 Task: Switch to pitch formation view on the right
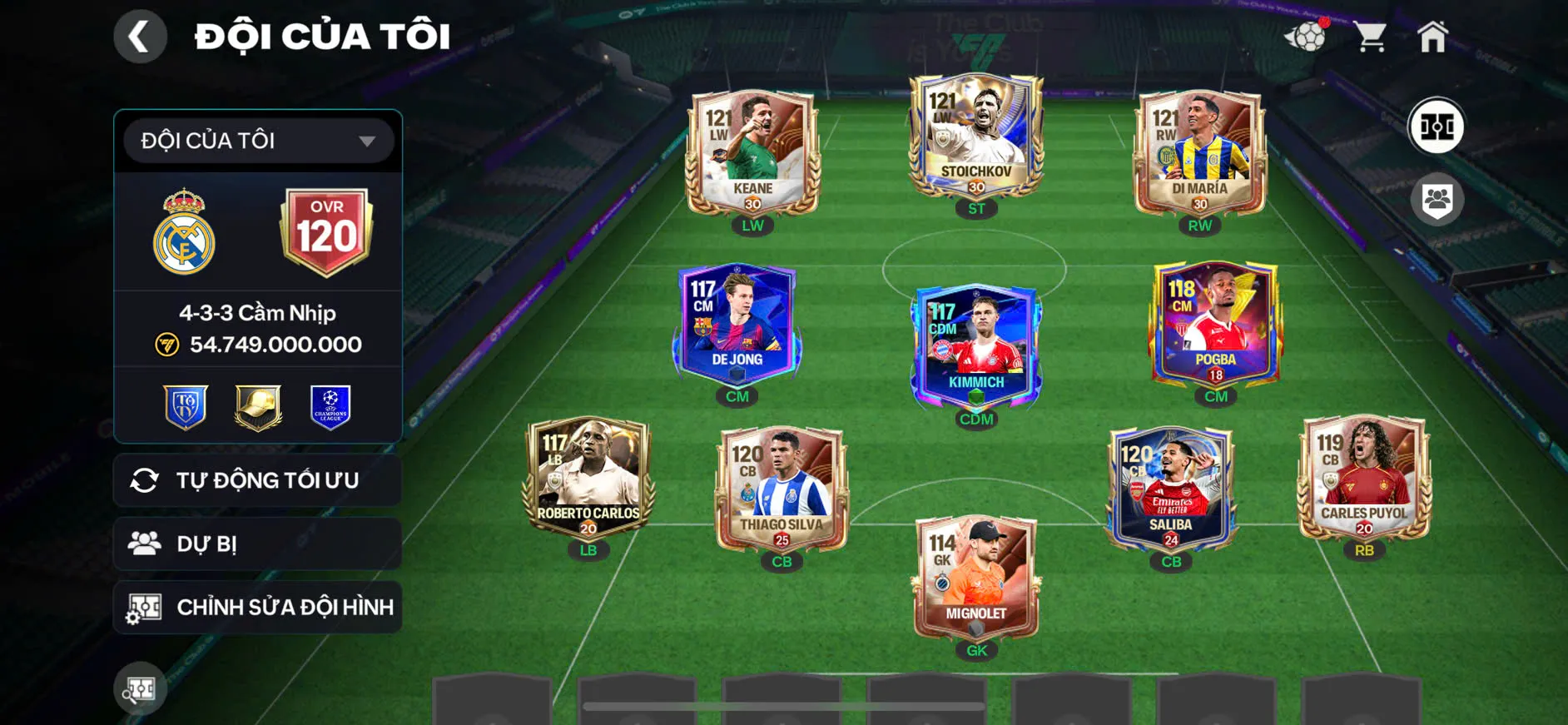(1437, 127)
